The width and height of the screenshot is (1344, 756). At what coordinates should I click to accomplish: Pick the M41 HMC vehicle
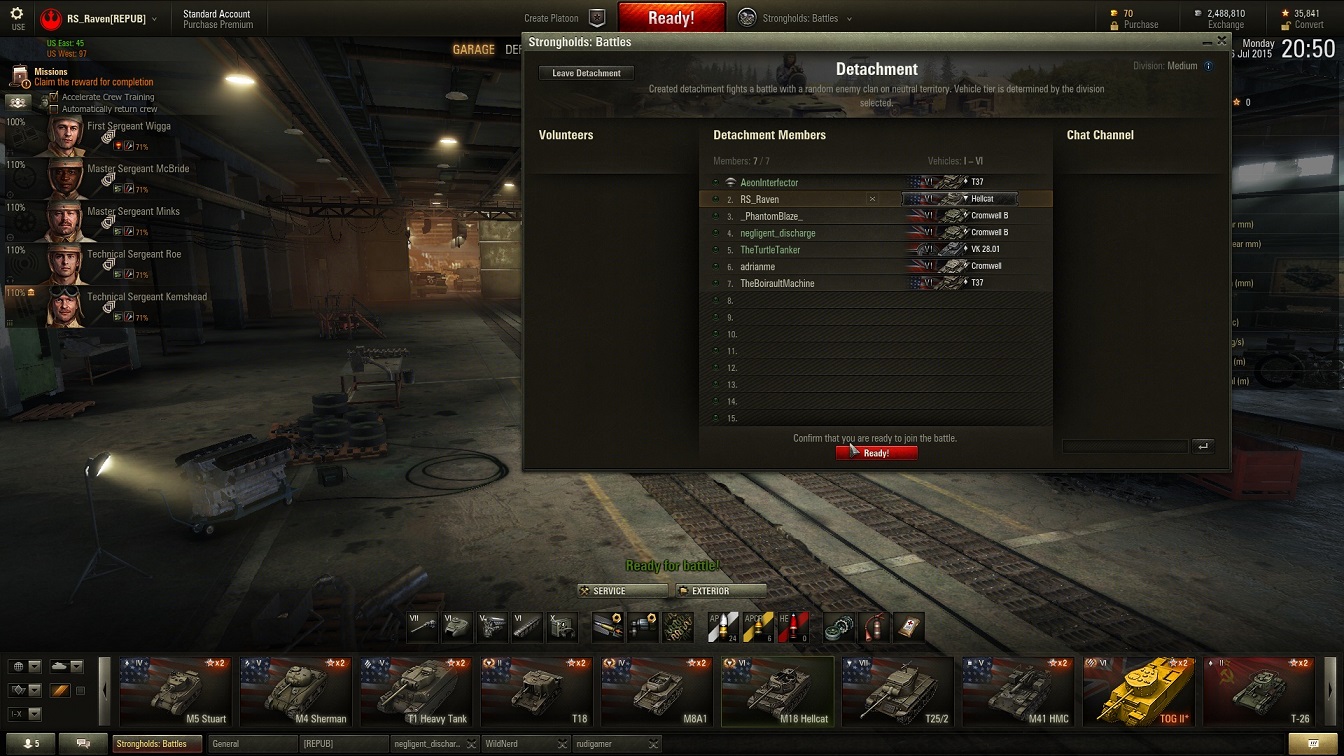coord(1018,691)
